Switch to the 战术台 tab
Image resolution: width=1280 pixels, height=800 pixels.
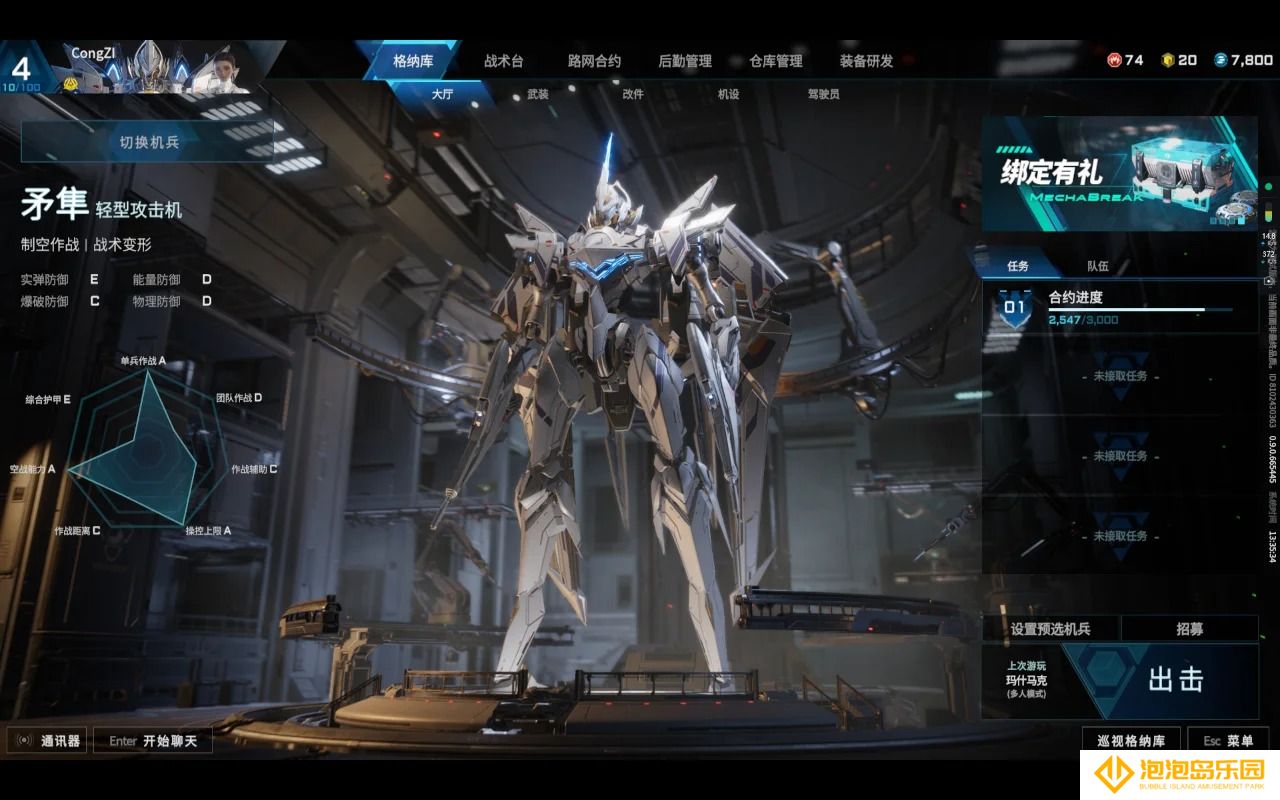(503, 61)
